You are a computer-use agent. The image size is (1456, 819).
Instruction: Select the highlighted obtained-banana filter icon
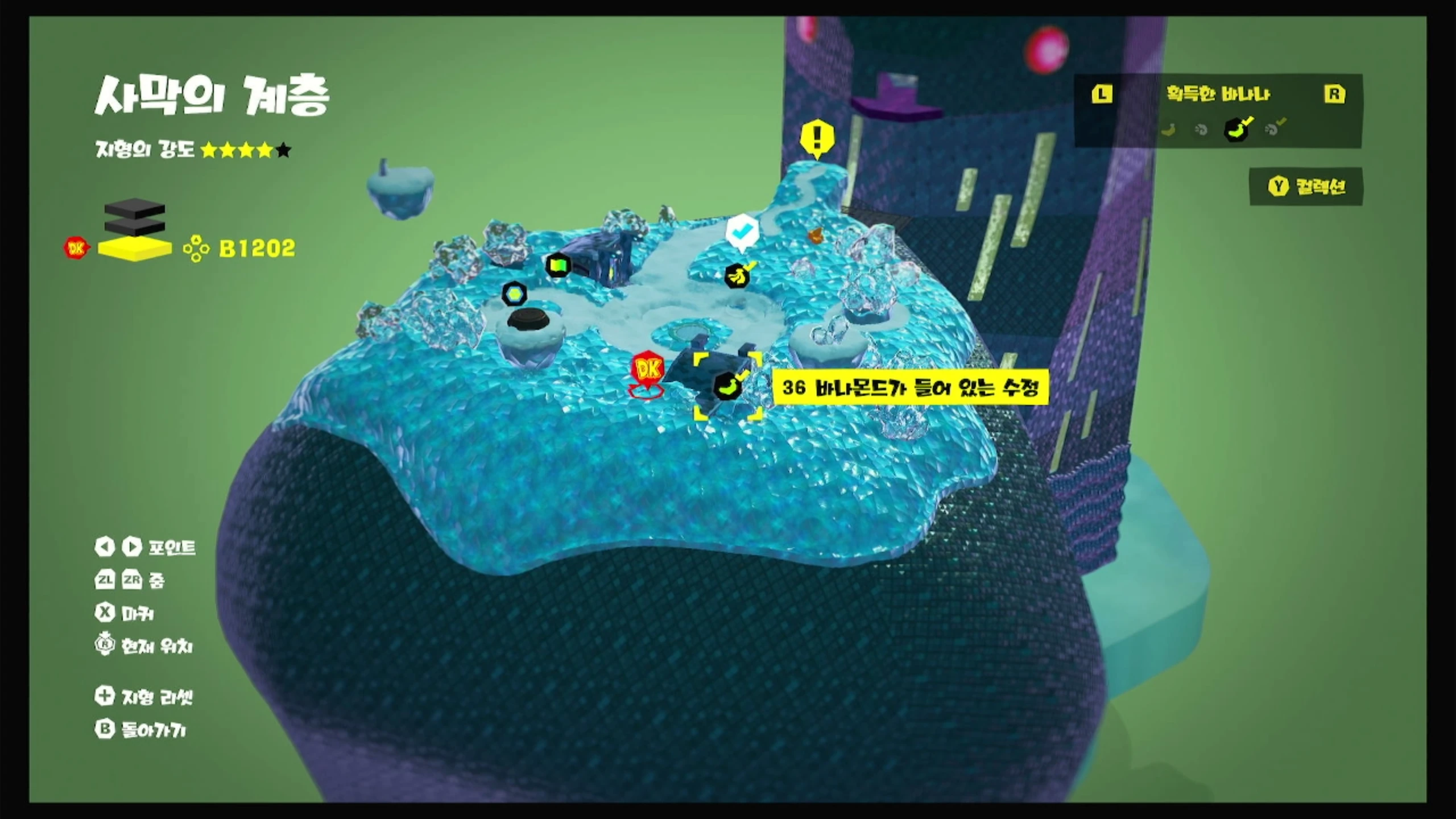click(1237, 130)
